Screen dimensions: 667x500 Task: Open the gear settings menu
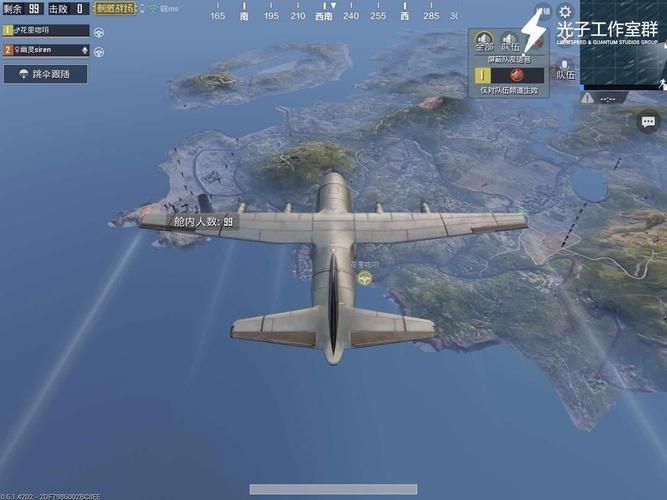tap(565, 11)
